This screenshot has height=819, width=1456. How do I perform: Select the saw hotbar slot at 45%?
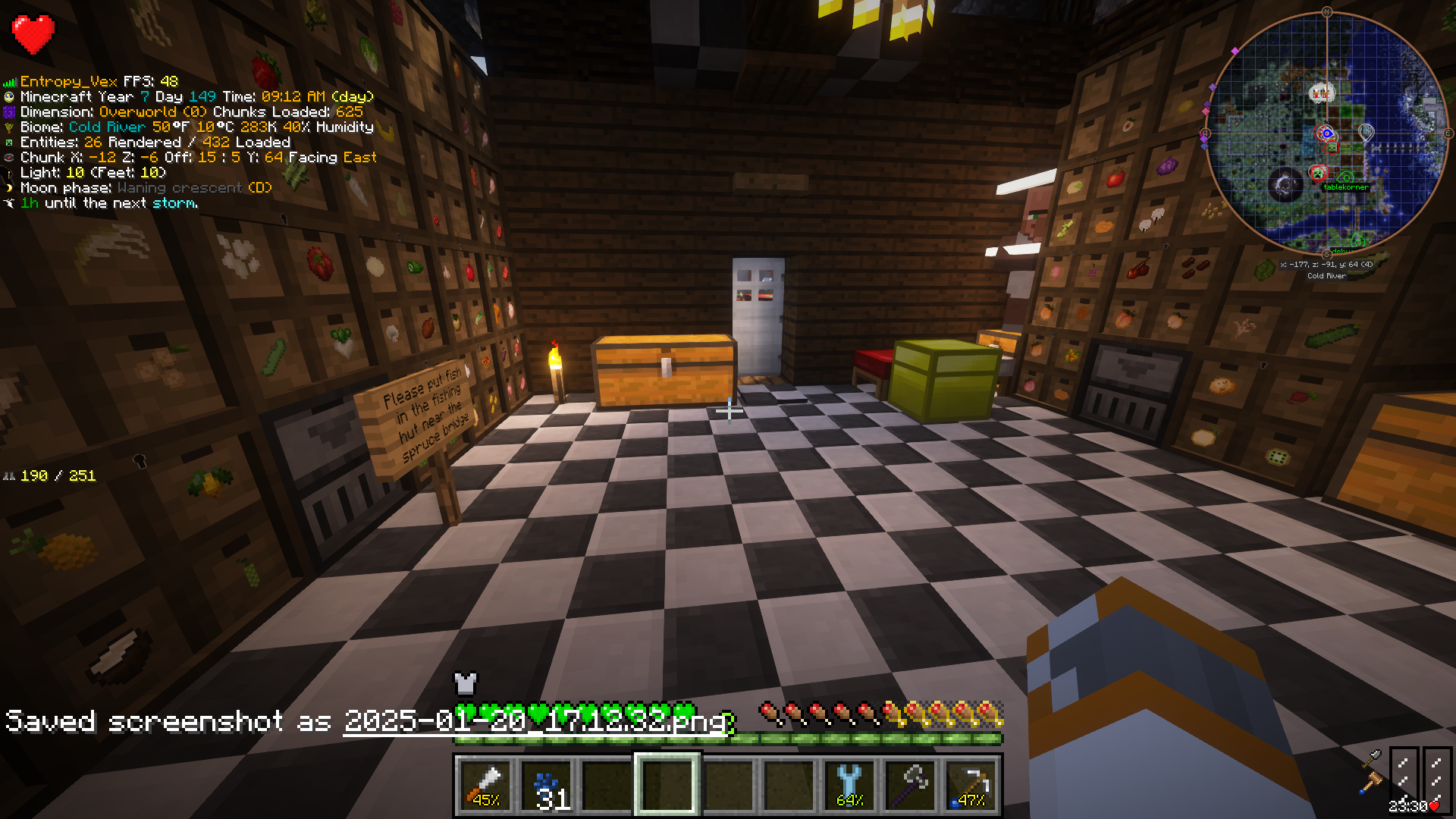[485, 784]
